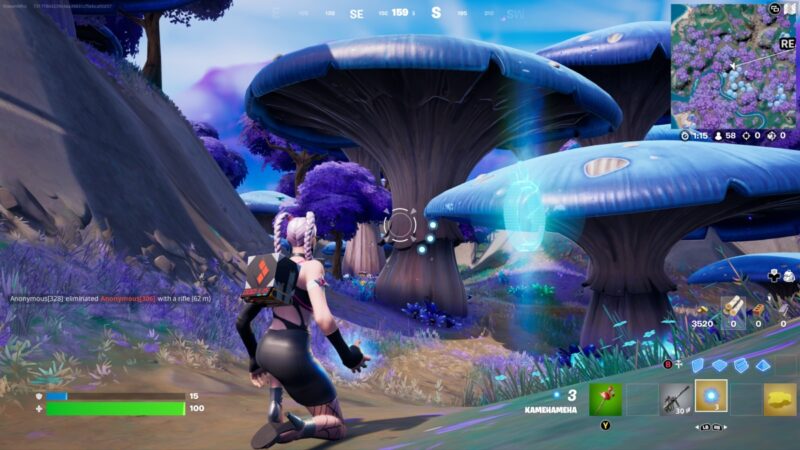Equip the sniper rifle slot
800x450 pixels.
675,399
